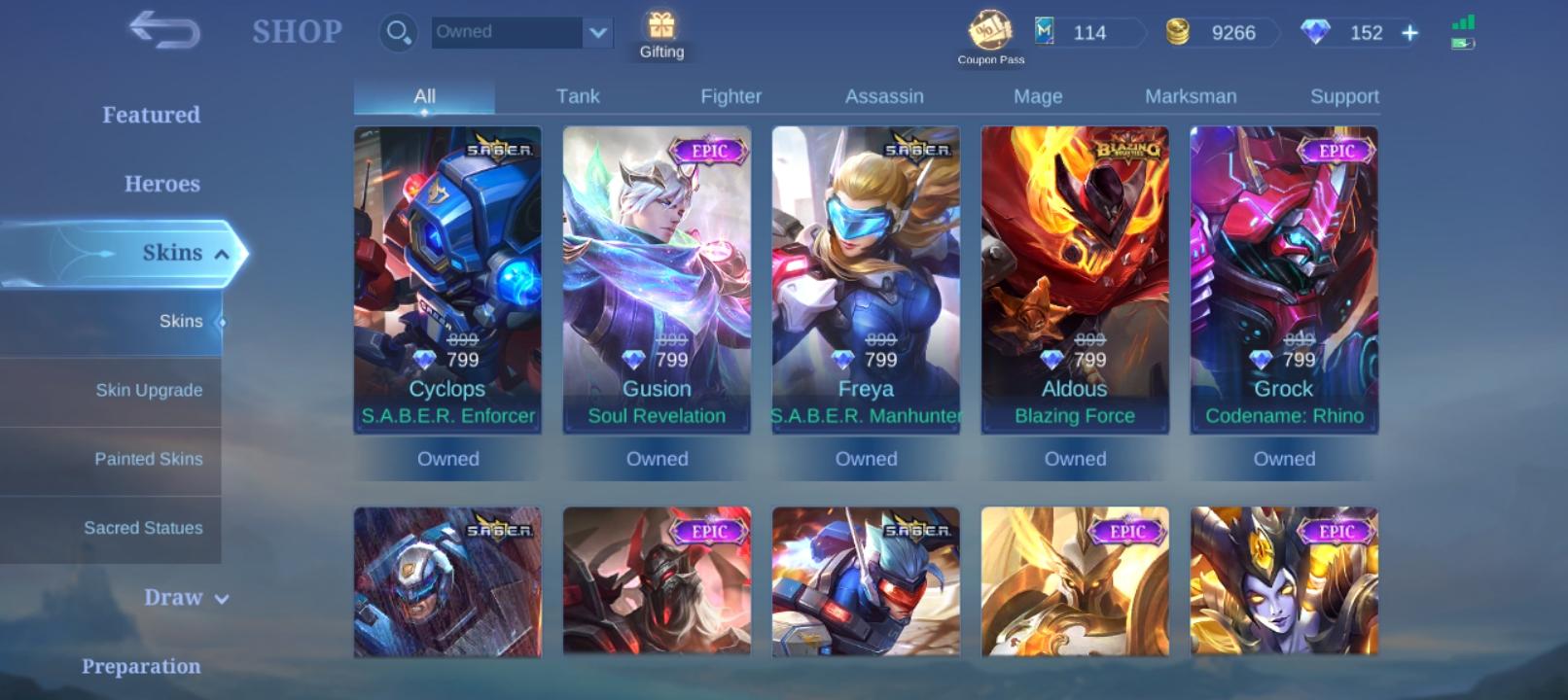Open the Owned filter dropdown
Viewport: 1568px width, 700px height.
(519, 31)
